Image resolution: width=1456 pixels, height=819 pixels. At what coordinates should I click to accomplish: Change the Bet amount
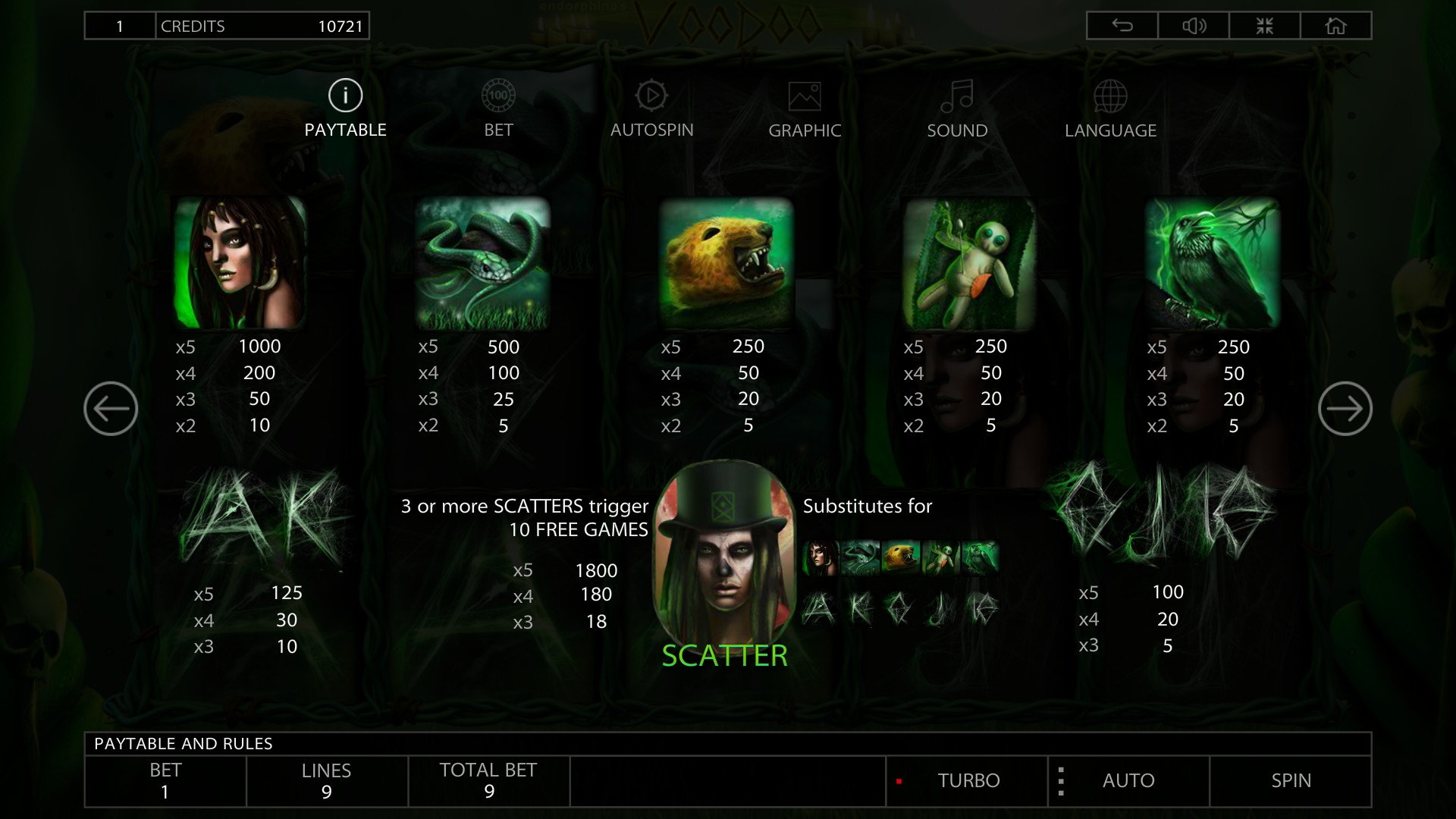(165, 781)
